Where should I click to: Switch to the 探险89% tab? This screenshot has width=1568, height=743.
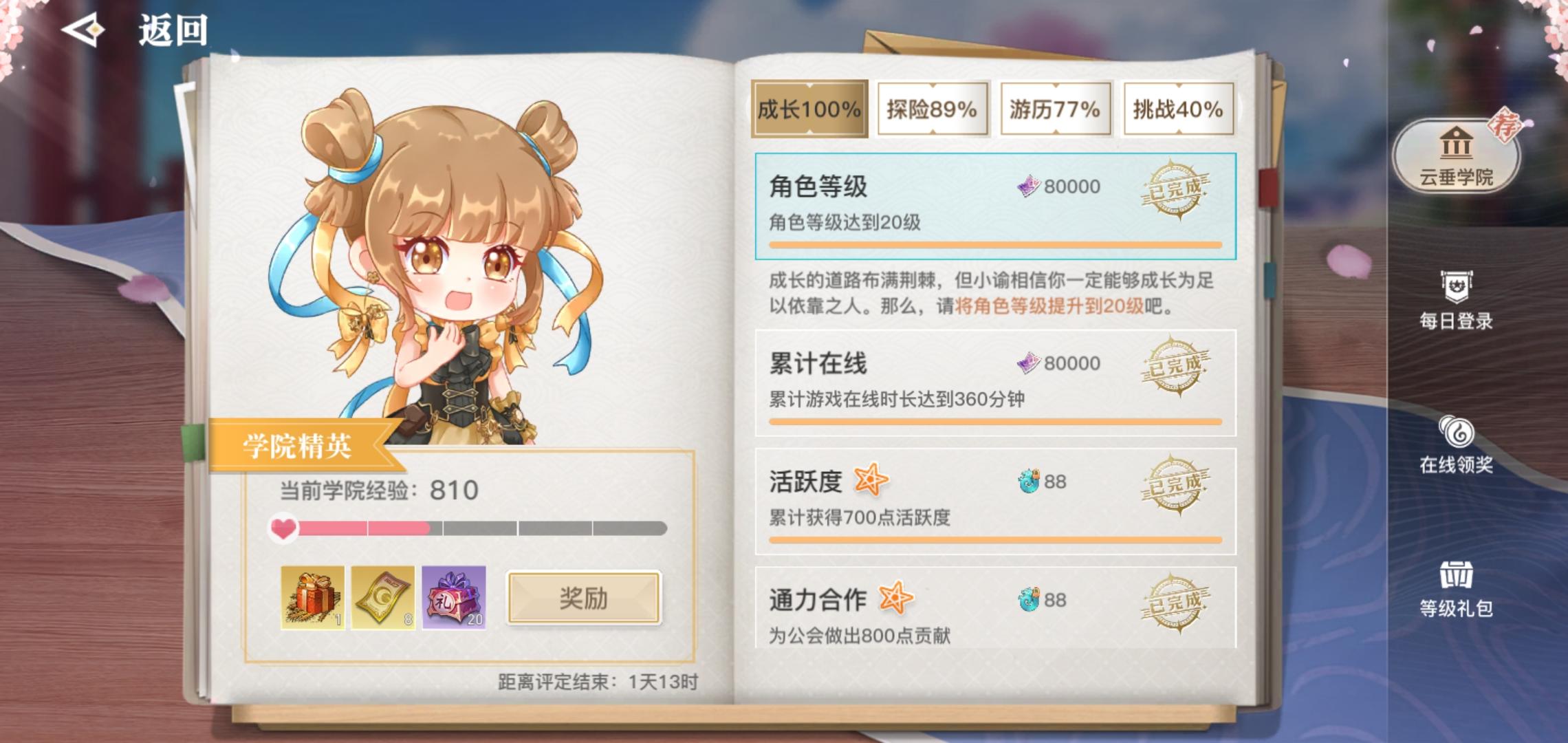(932, 108)
